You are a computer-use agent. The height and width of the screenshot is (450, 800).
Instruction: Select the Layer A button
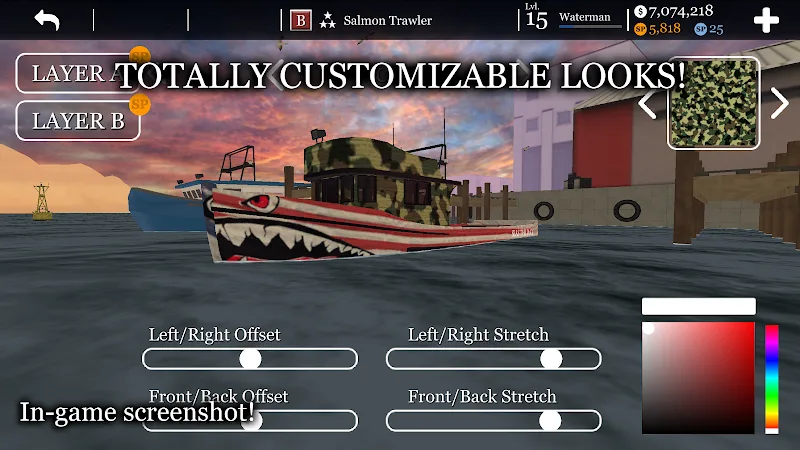70,74
